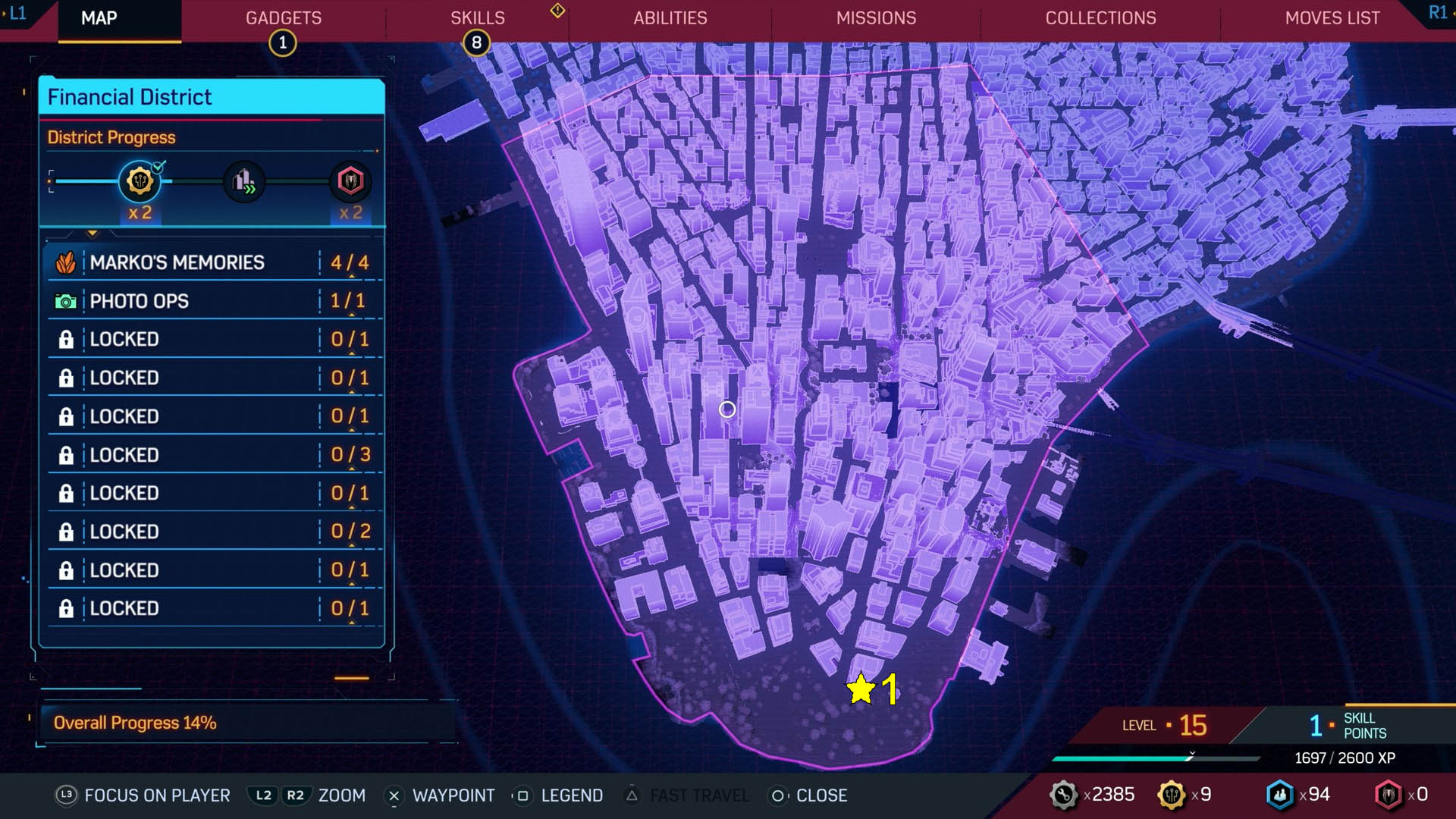Click the Marko's Memories leaf icon
Image resolution: width=1456 pixels, height=819 pixels.
point(66,262)
